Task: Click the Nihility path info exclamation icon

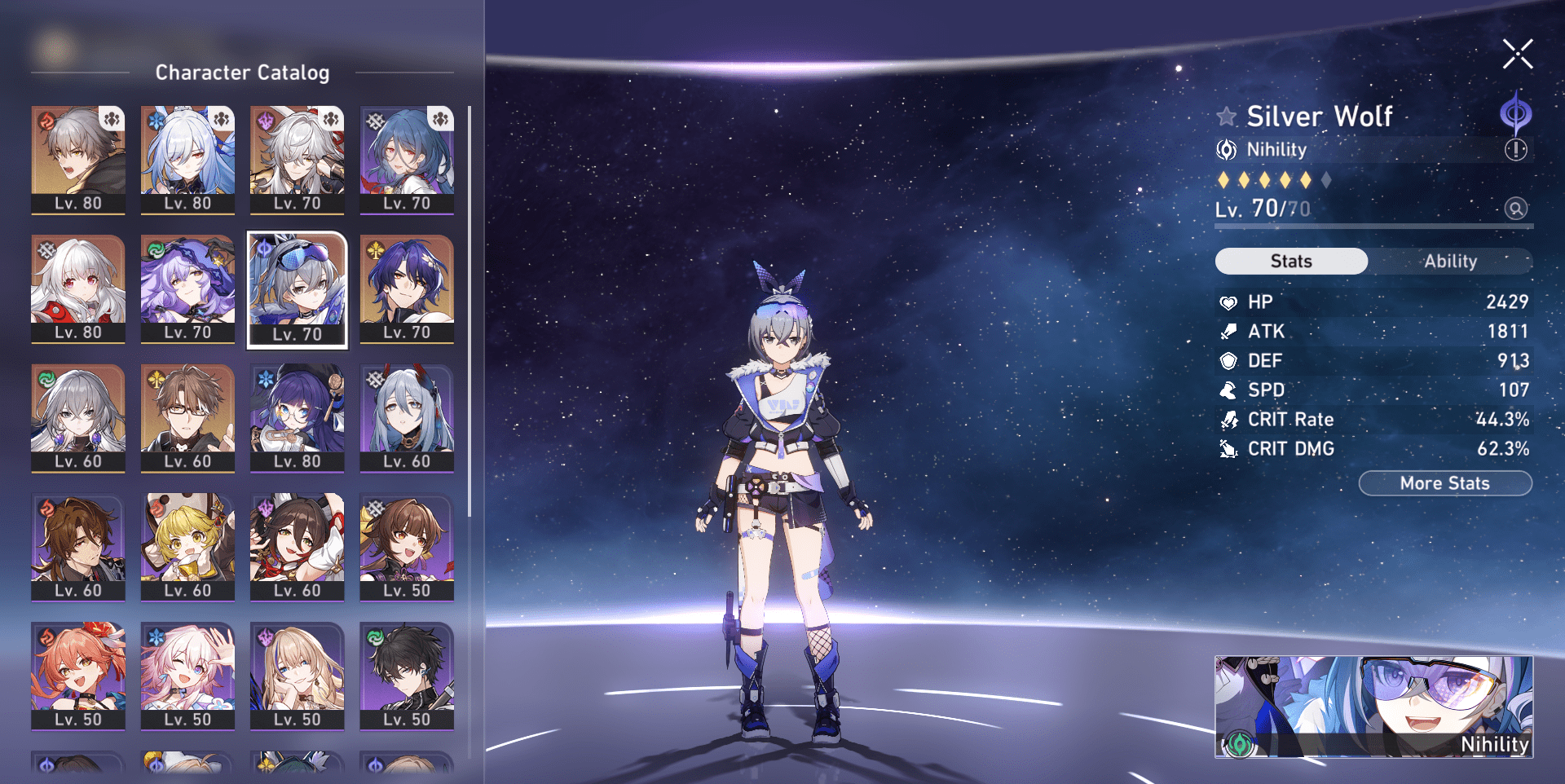Action: coord(1515,150)
